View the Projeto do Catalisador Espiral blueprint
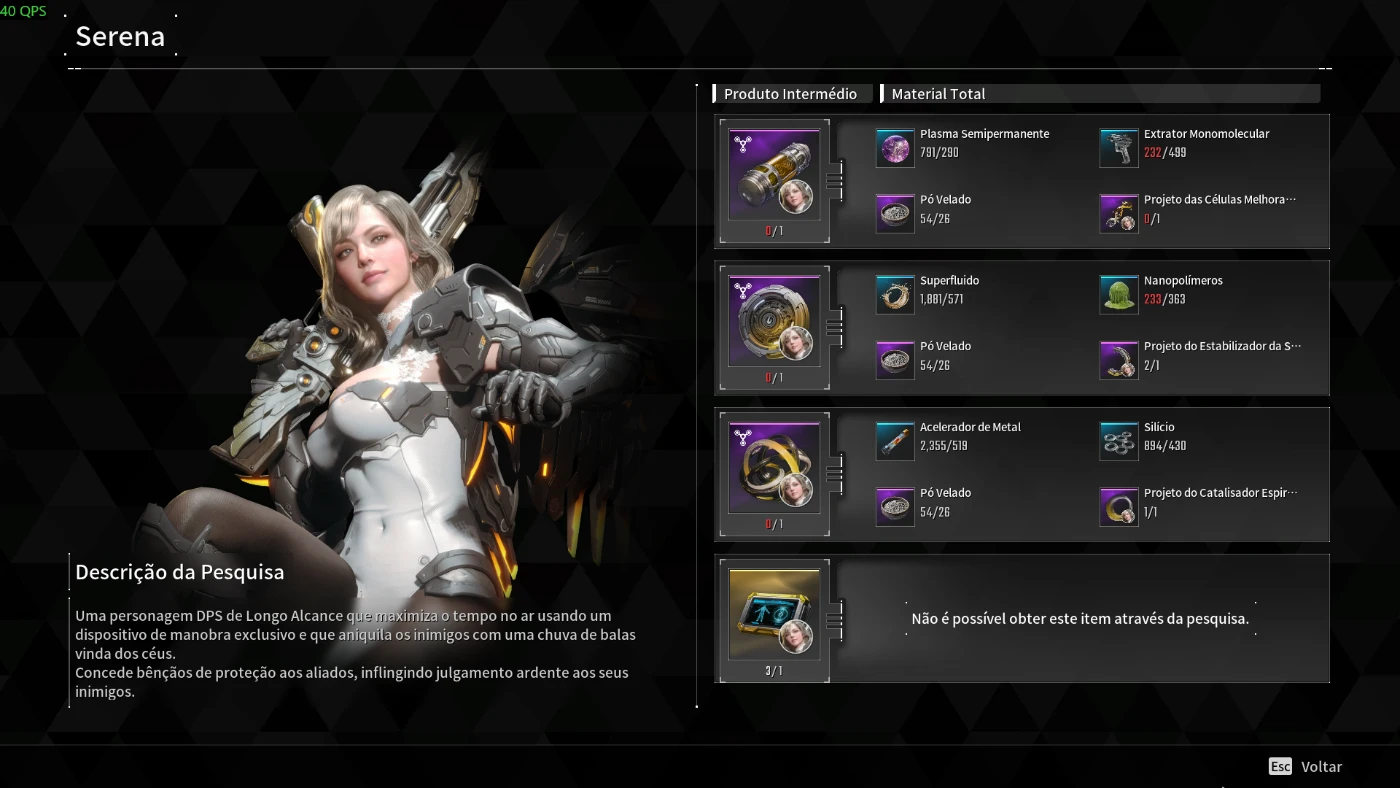Viewport: 1400px width, 788px height. 1119,507
